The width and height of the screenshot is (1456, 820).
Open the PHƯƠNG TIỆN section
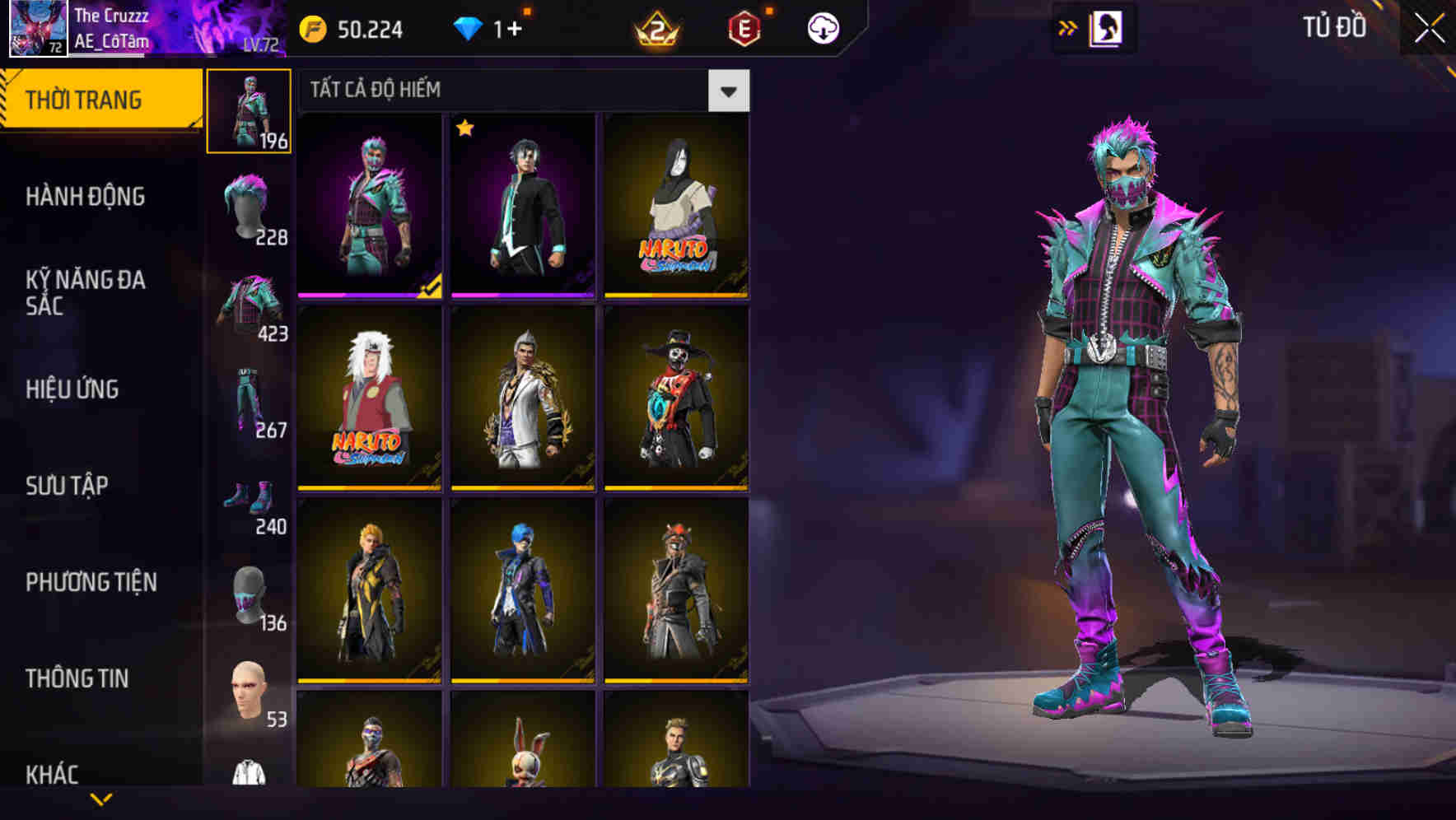(91, 582)
